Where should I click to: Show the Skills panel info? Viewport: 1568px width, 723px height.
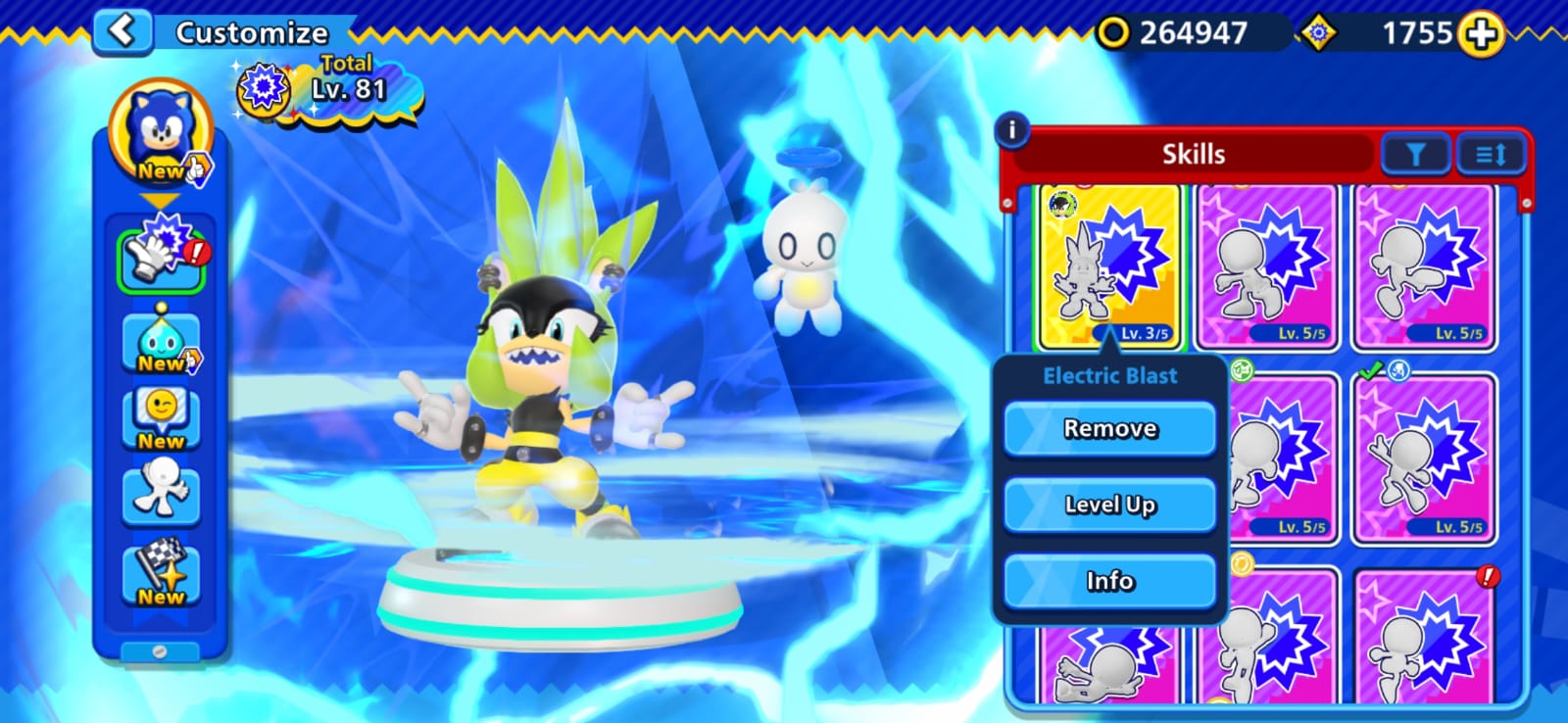coord(1011,129)
